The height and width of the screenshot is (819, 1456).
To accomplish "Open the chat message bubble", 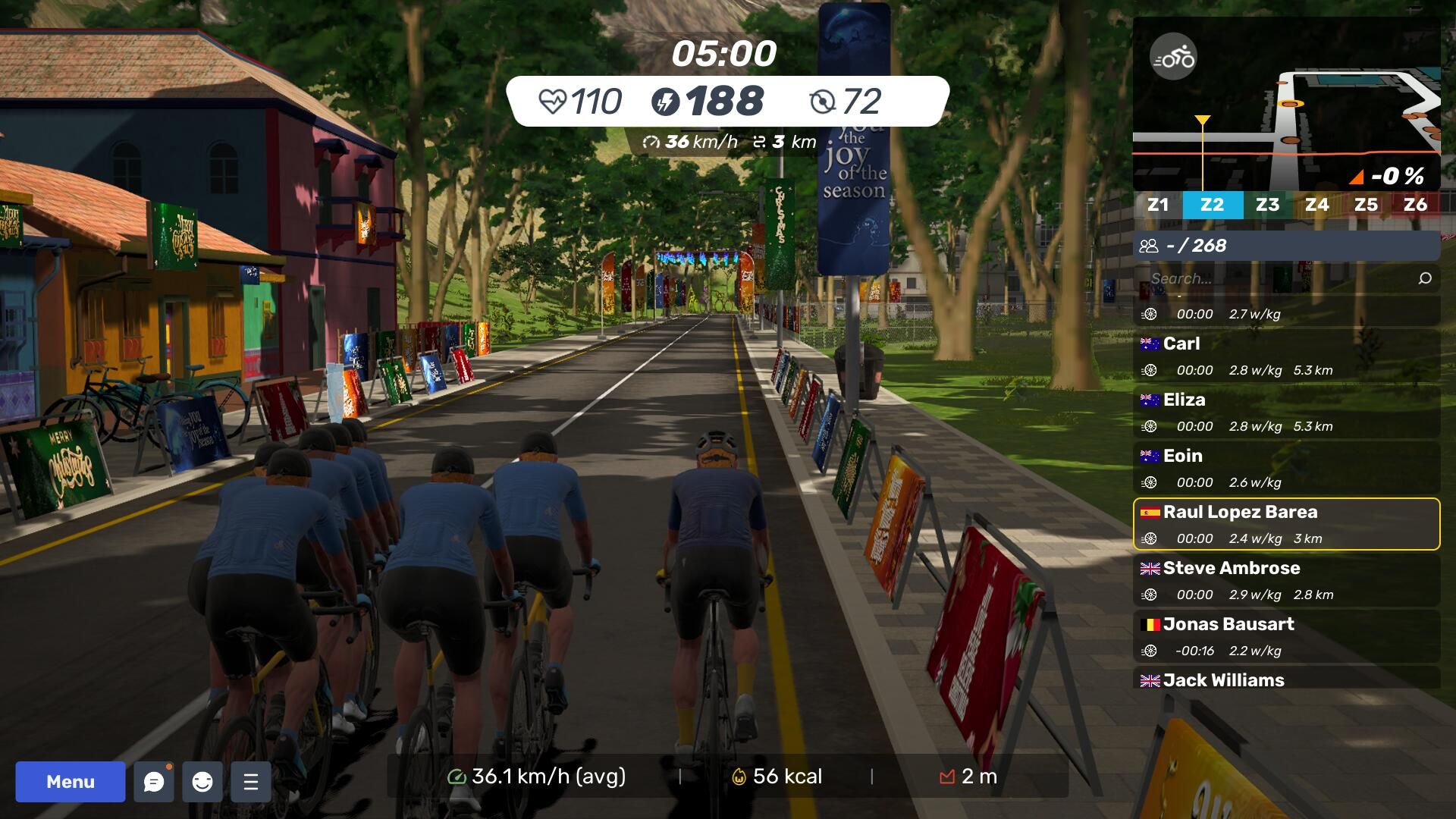I will pyautogui.click(x=154, y=782).
